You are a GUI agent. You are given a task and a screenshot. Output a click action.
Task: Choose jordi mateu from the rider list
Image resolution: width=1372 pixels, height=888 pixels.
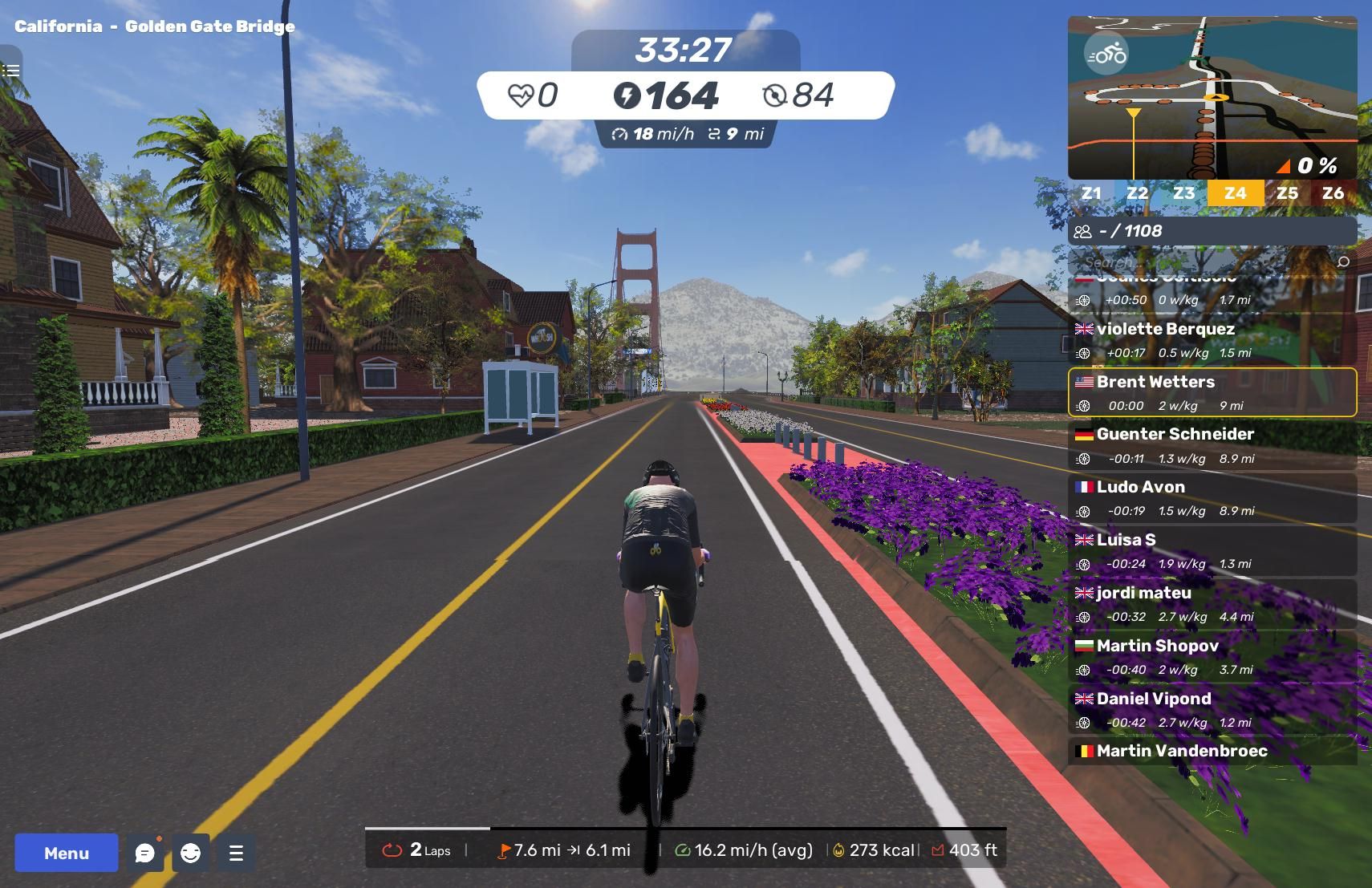1212,604
